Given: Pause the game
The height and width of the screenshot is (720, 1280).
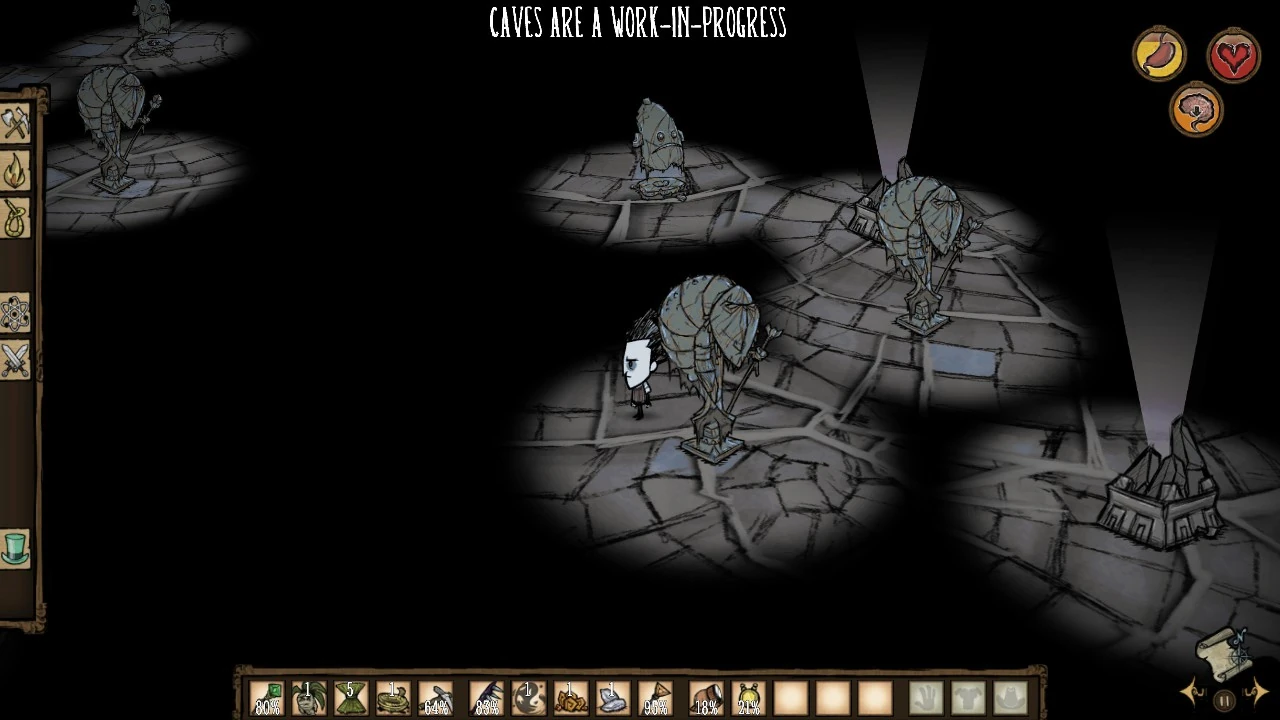Looking at the screenshot, I should pos(1223,700).
